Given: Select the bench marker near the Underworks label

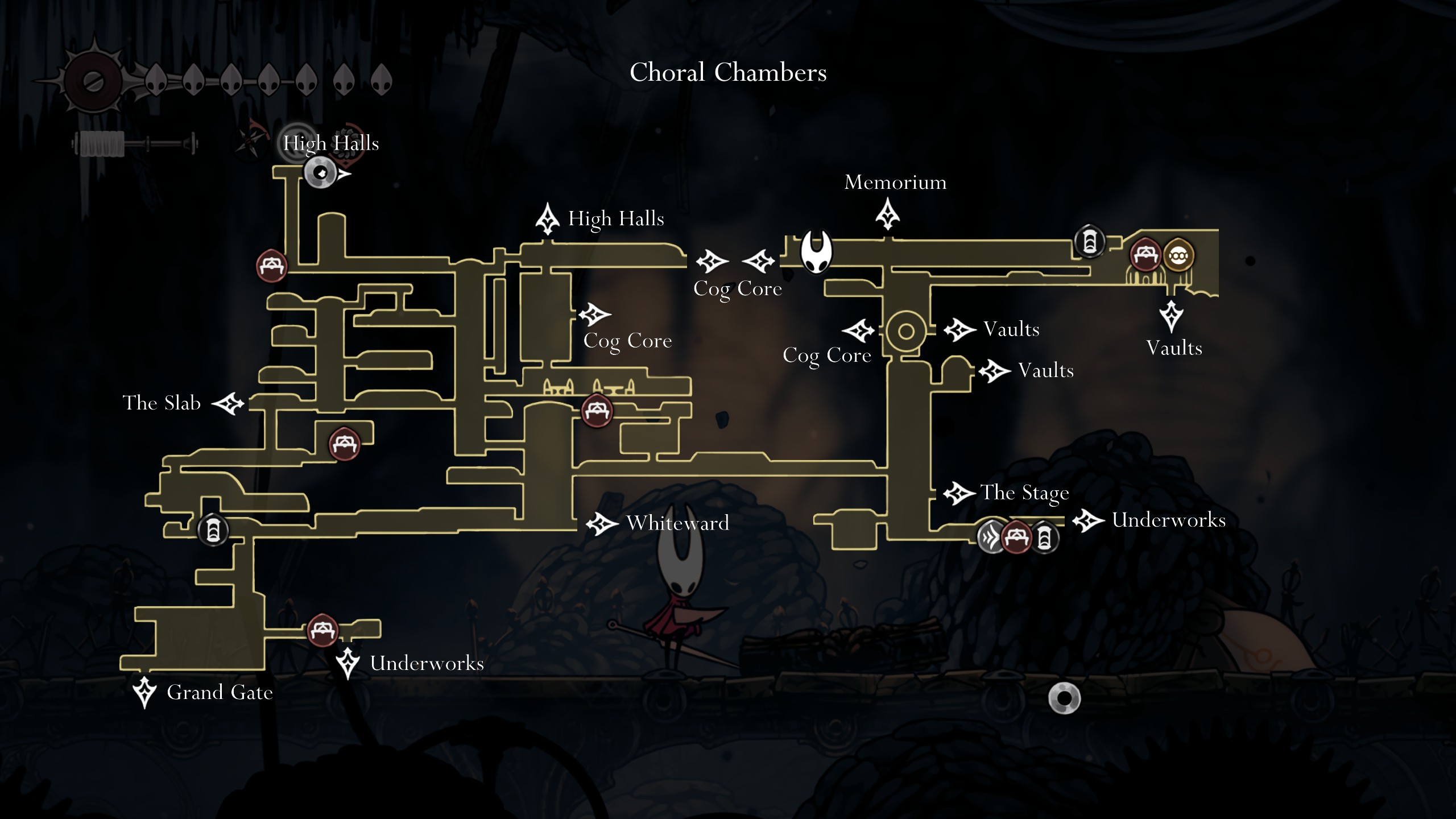Looking at the screenshot, I should (x=321, y=629).
